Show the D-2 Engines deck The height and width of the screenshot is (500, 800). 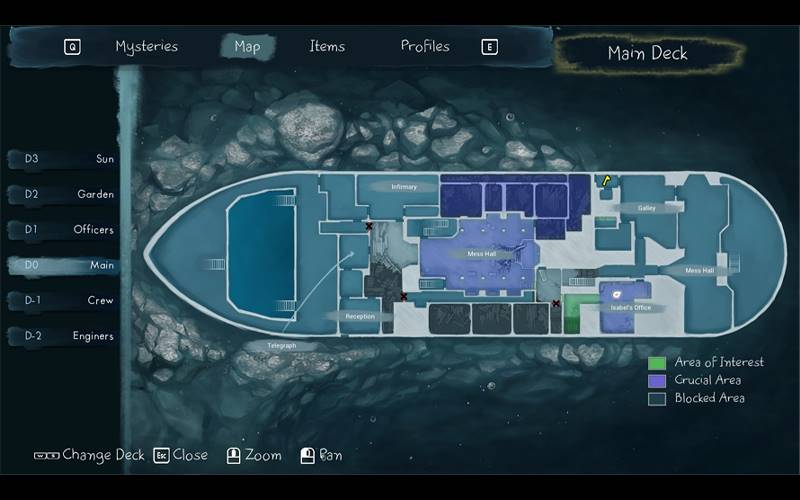click(62, 337)
